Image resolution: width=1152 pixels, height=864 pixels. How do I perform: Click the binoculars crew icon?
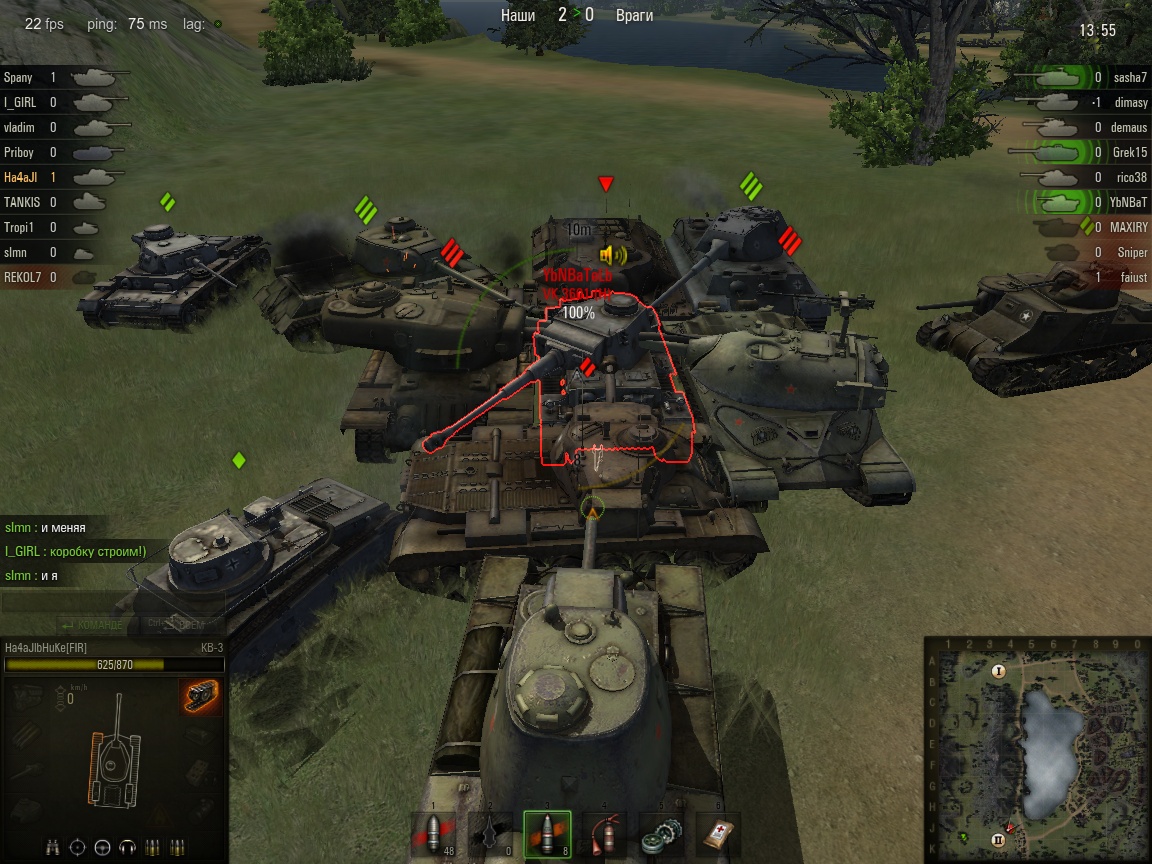pos(53,847)
